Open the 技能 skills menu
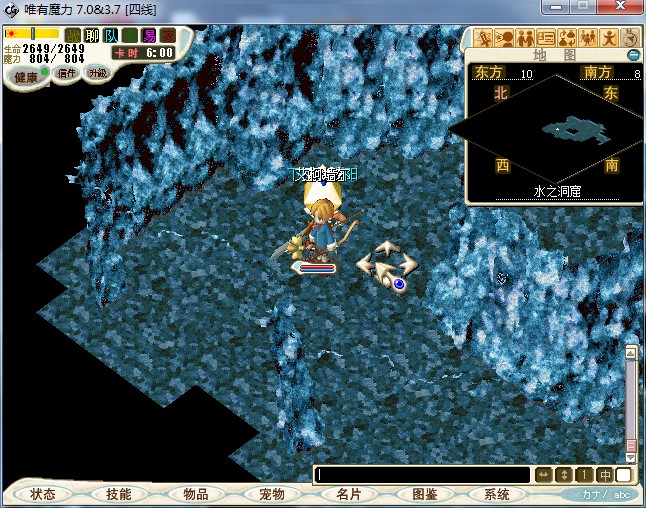 (x=118, y=494)
